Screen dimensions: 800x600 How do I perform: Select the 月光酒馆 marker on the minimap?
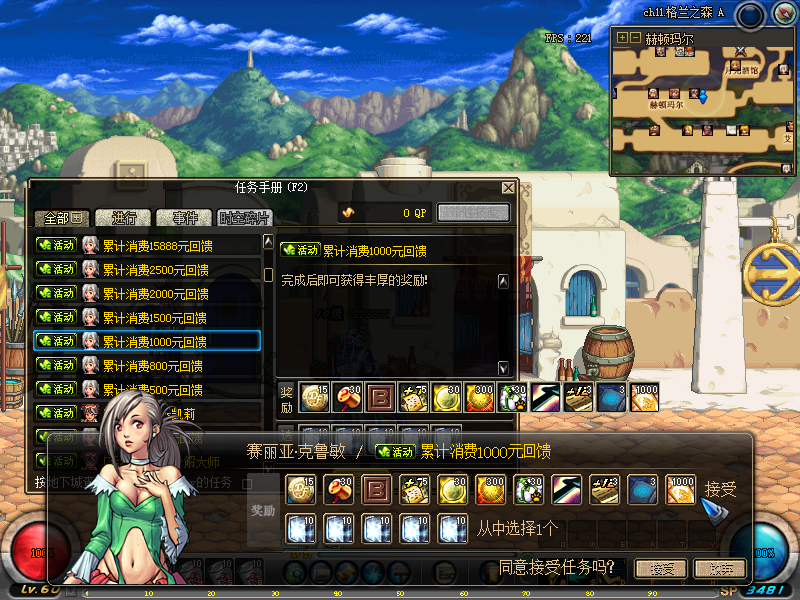[x=741, y=70]
